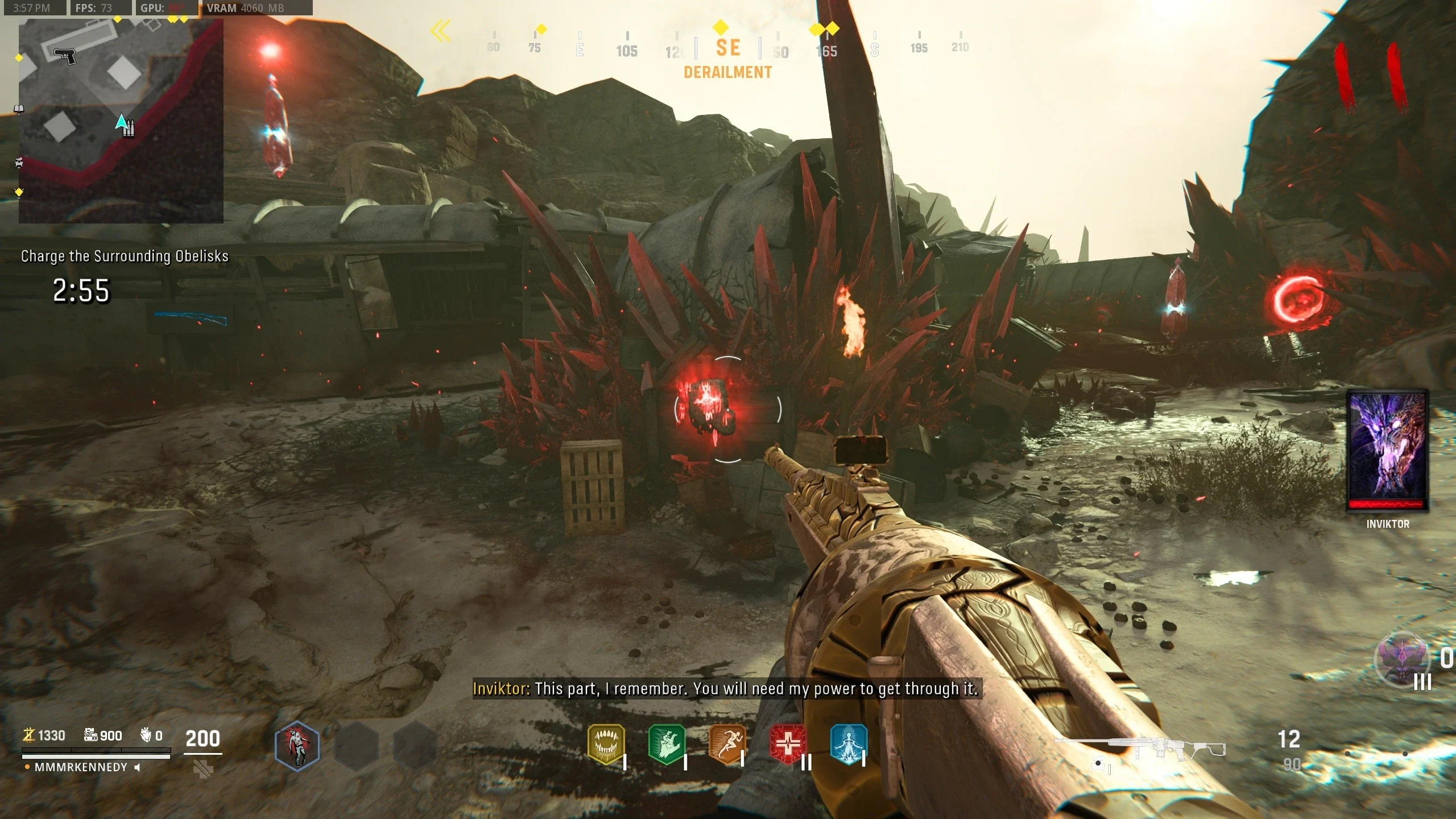Click the open-book marker beside the minimap
Screen dimensions: 1456x819
click(x=19, y=109)
